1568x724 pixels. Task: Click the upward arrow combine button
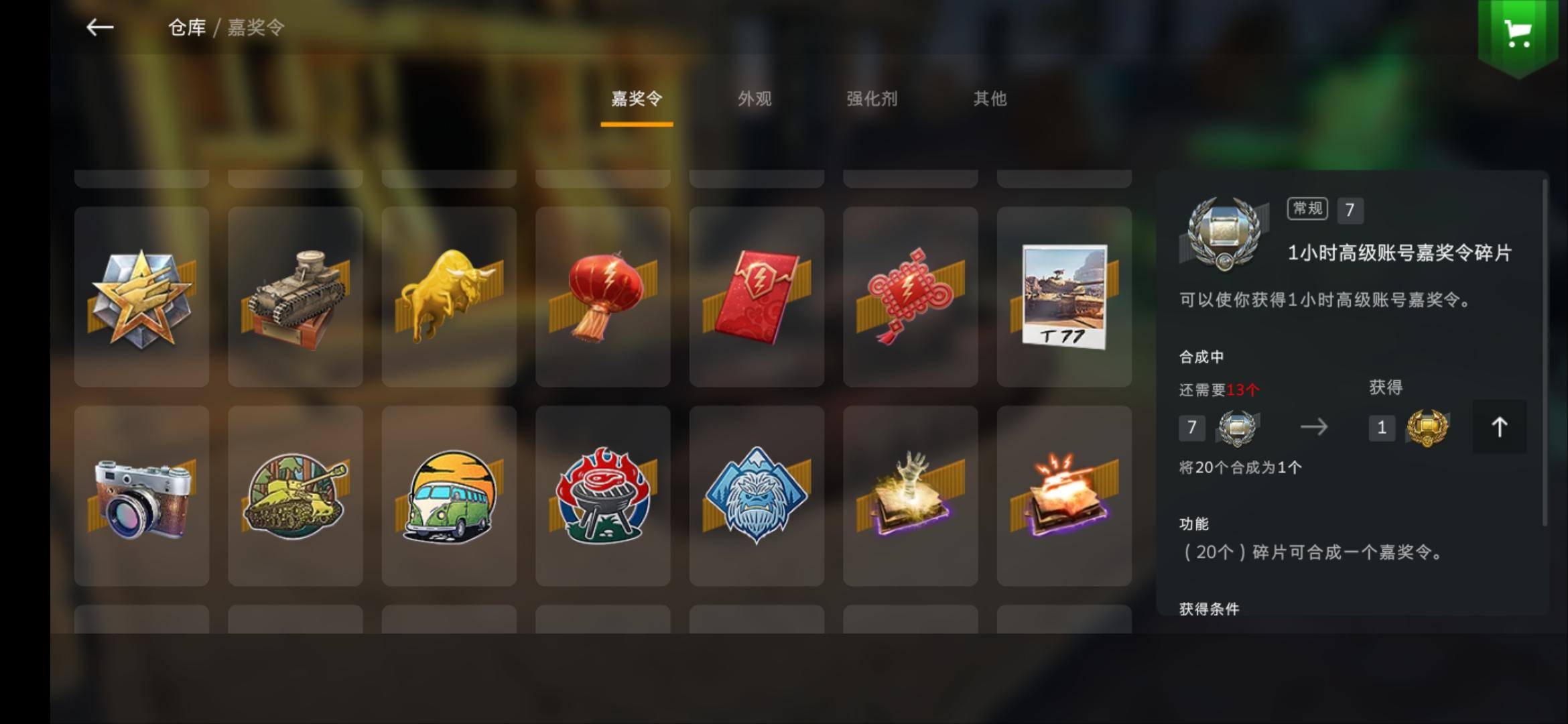coord(1499,428)
